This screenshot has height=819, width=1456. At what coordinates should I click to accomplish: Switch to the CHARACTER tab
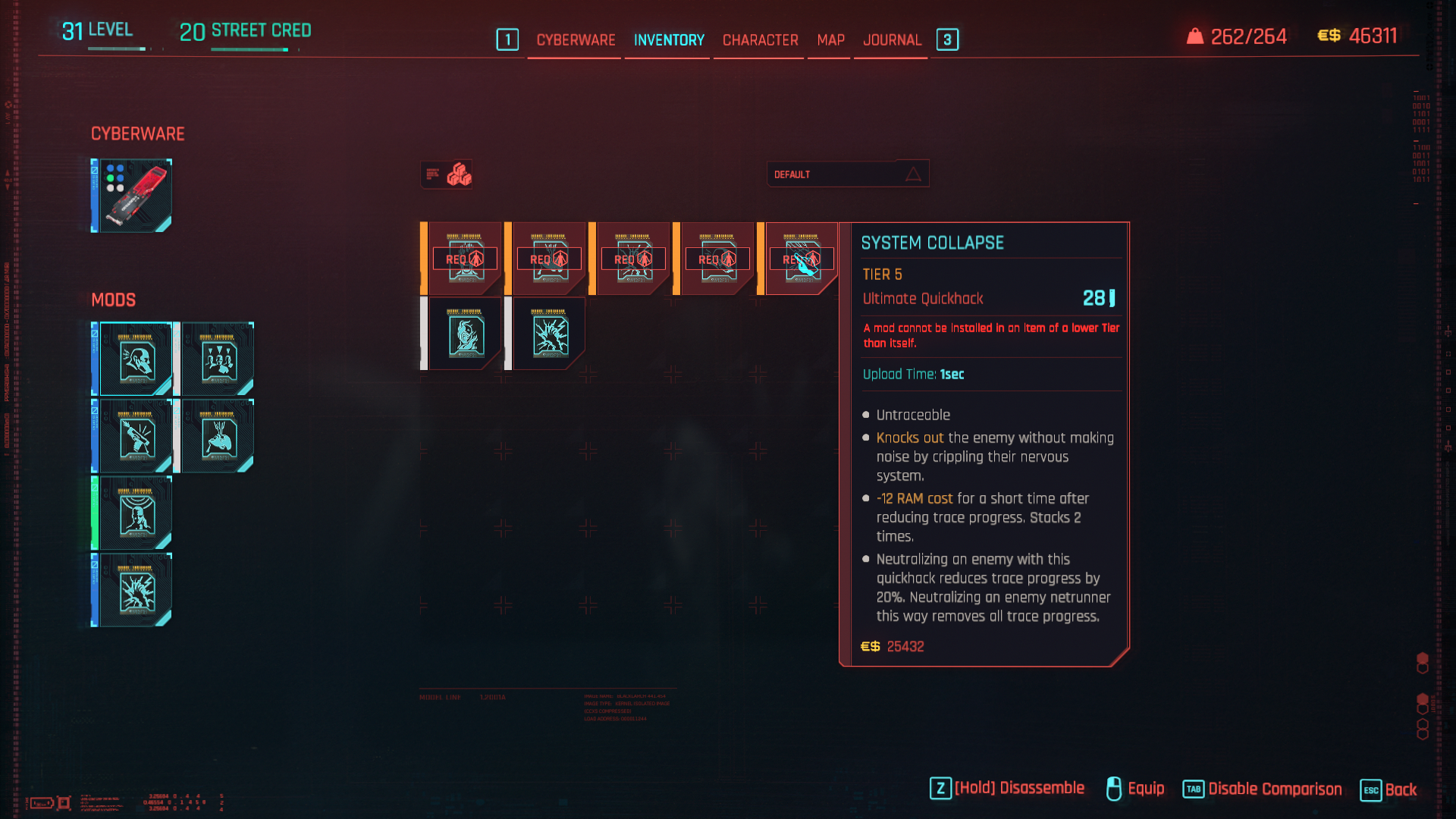point(758,40)
